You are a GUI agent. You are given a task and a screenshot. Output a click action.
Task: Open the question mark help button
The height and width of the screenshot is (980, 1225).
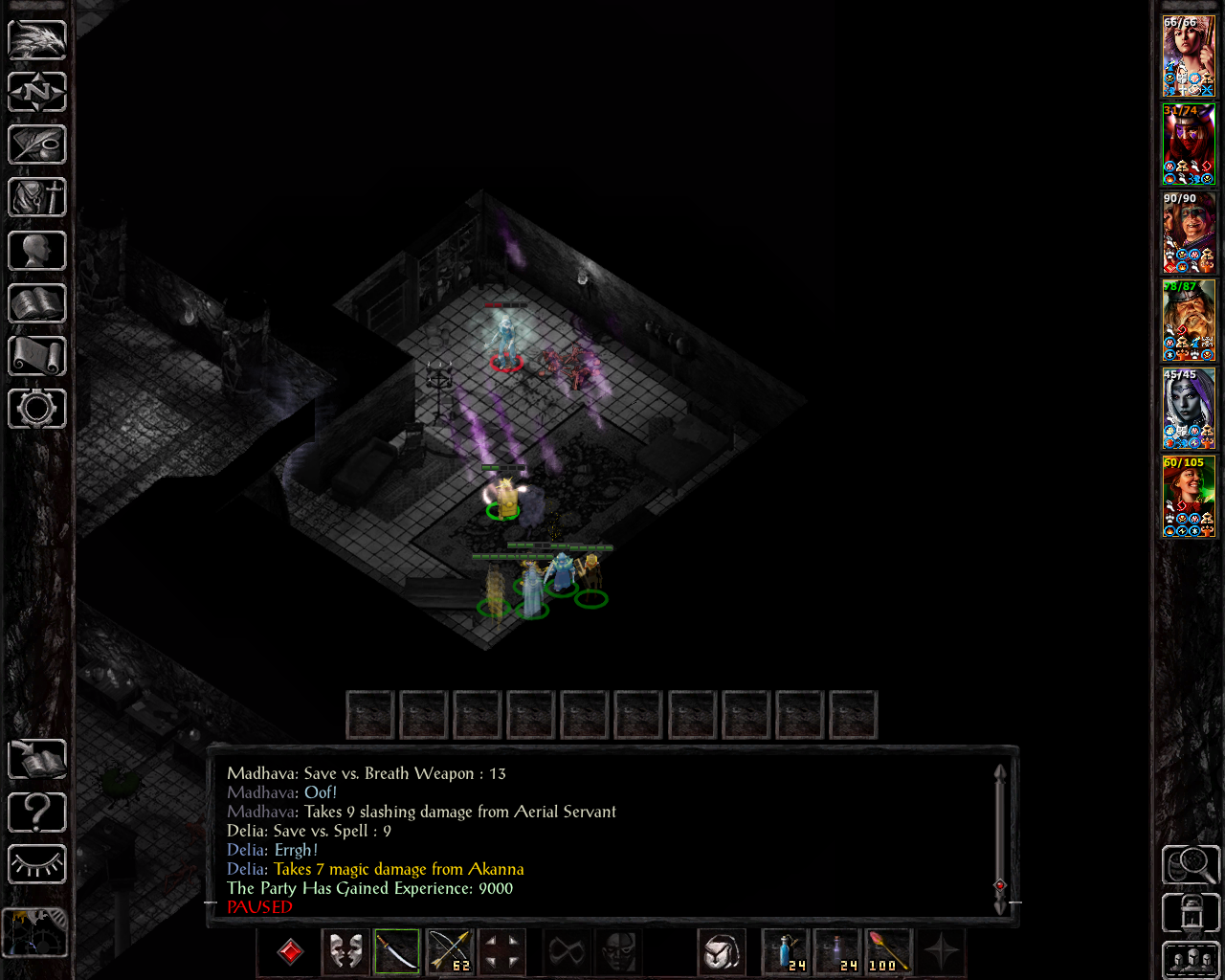pos(37,813)
